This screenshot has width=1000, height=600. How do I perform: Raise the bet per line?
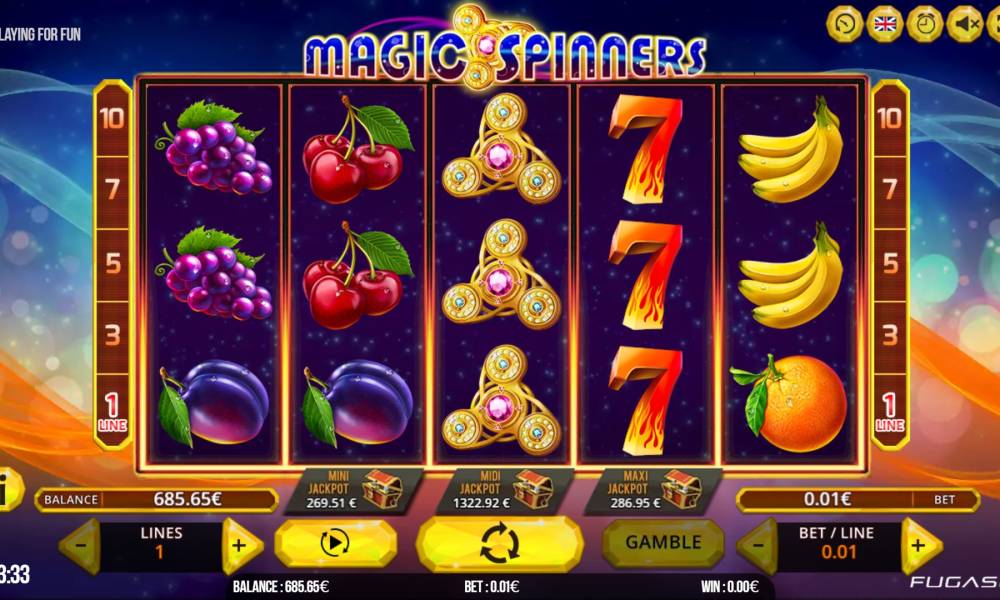tap(920, 546)
